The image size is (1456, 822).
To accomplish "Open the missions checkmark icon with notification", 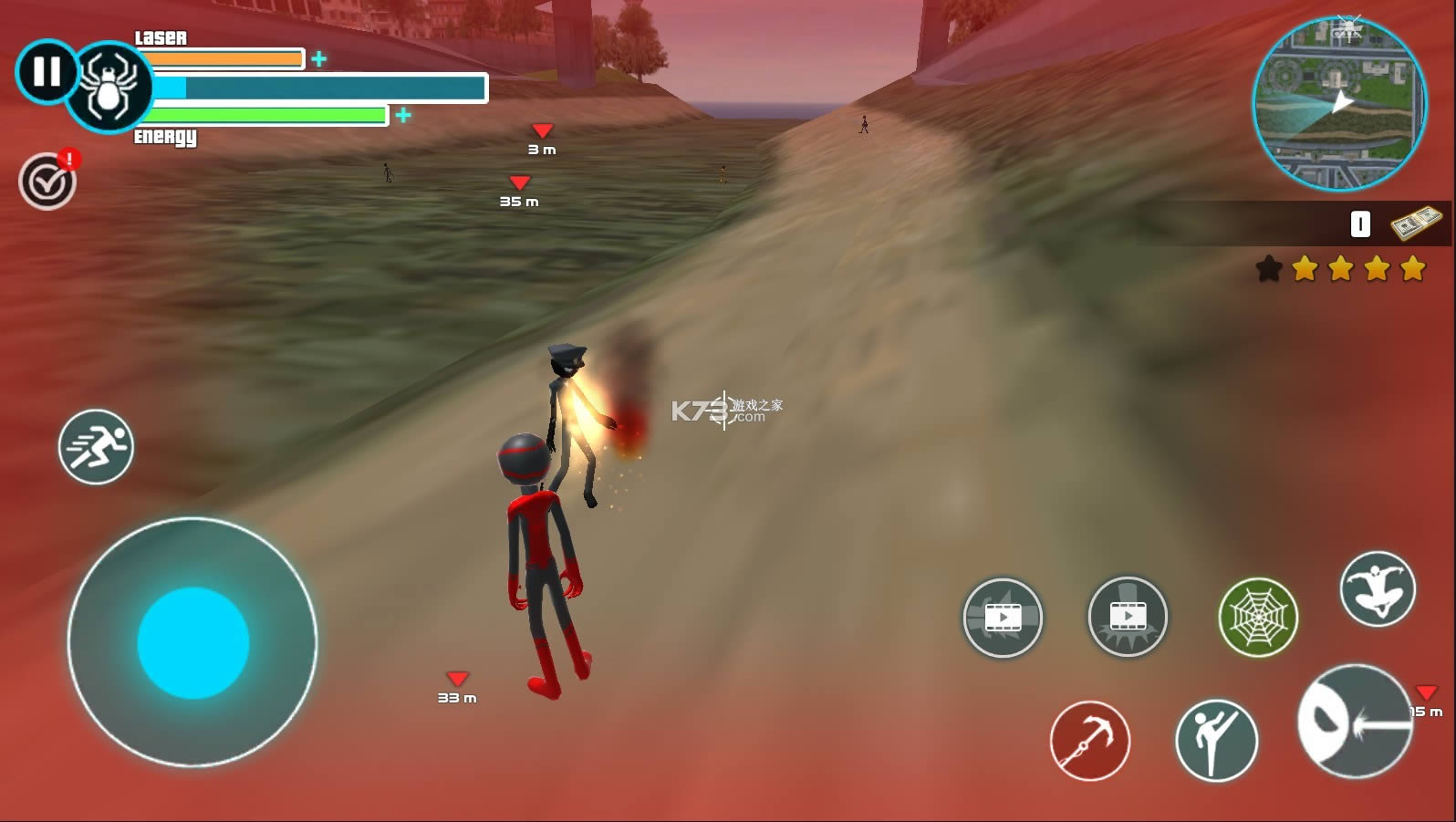I will [x=47, y=181].
